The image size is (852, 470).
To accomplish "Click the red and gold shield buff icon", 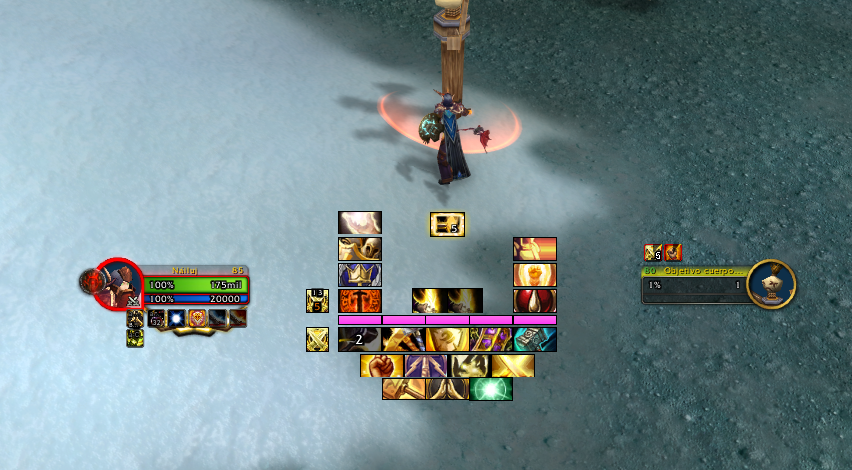I will [x=197, y=318].
